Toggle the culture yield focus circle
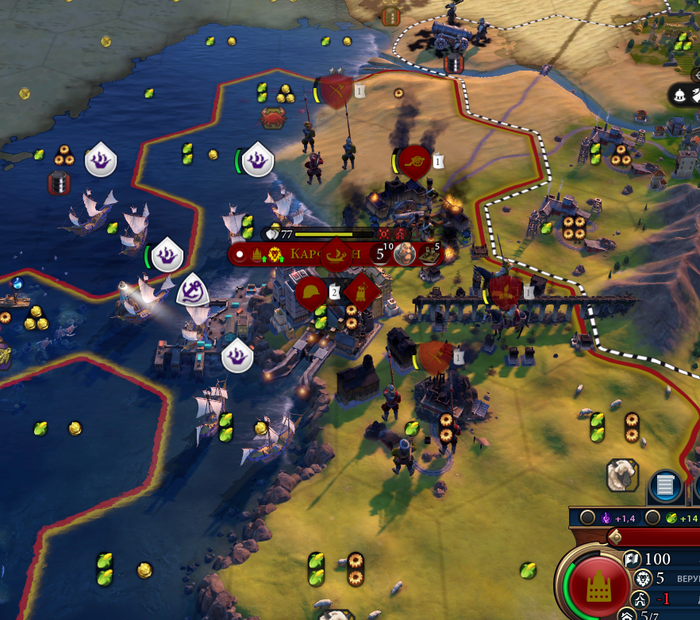 (x=588, y=518)
